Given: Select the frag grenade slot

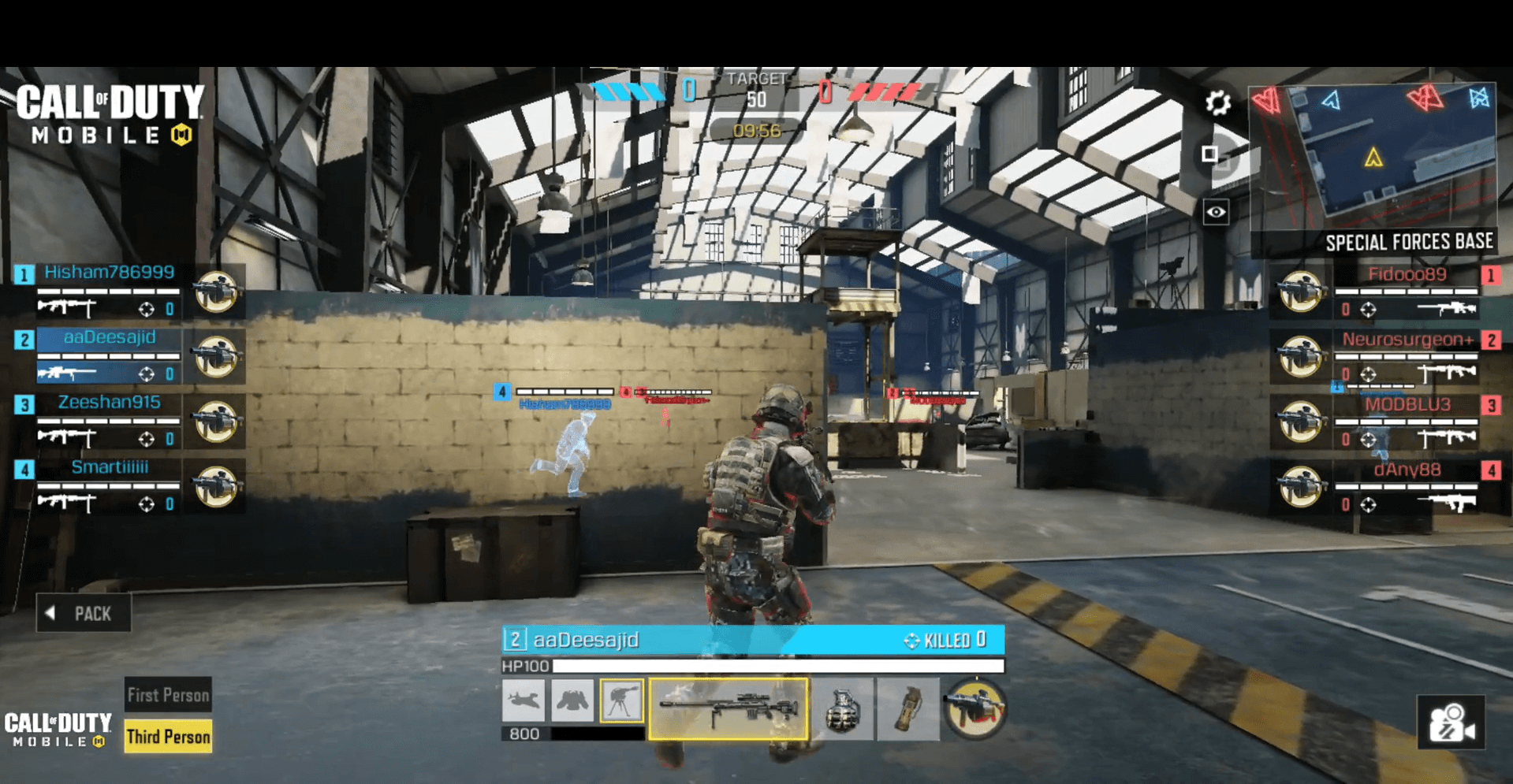Looking at the screenshot, I should tap(844, 710).
